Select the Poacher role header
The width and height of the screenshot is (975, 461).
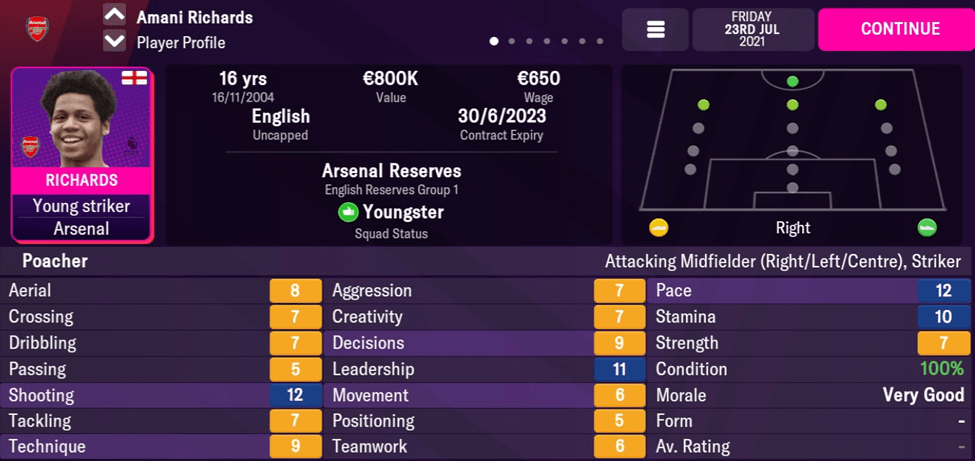click(55, 261)
